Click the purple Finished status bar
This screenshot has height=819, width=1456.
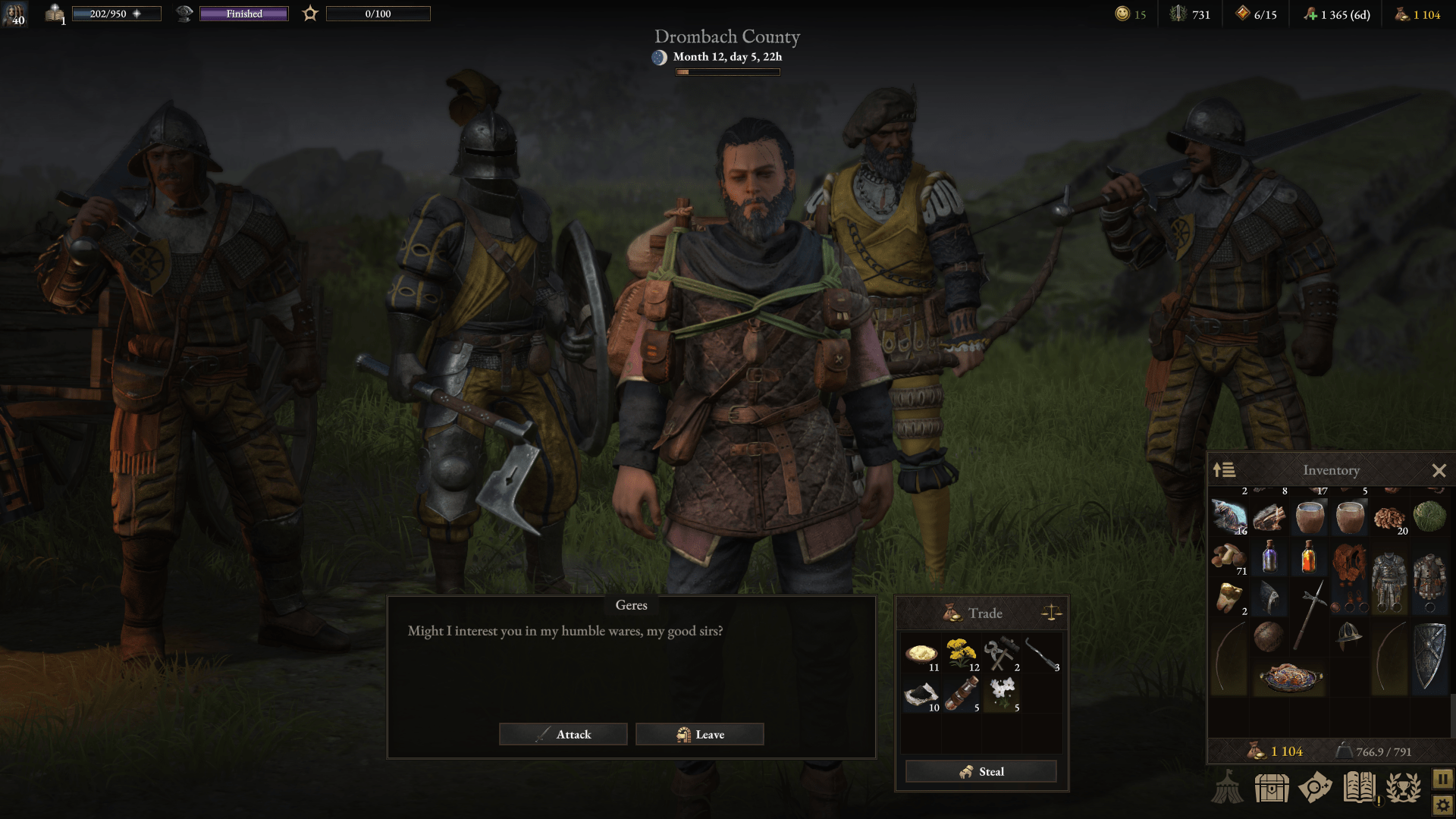[x=243, y=14]
